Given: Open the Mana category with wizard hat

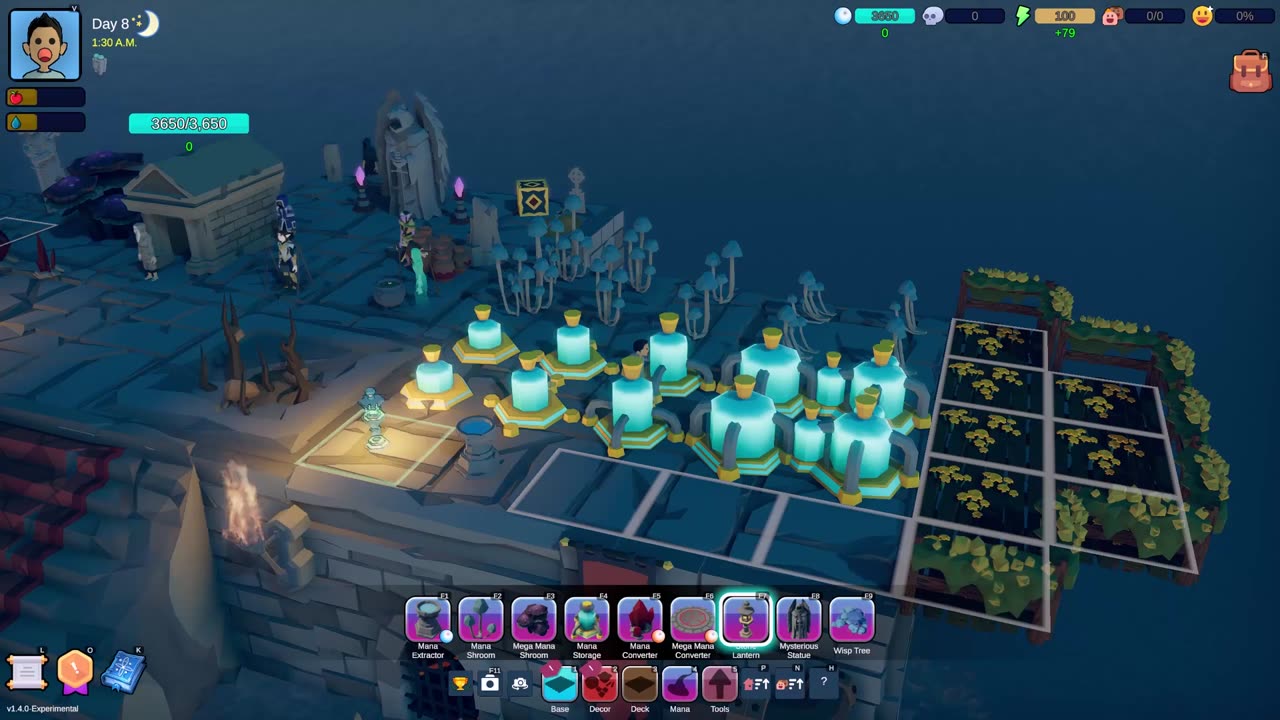Looking at the screenshot, I should pos(680,684).
